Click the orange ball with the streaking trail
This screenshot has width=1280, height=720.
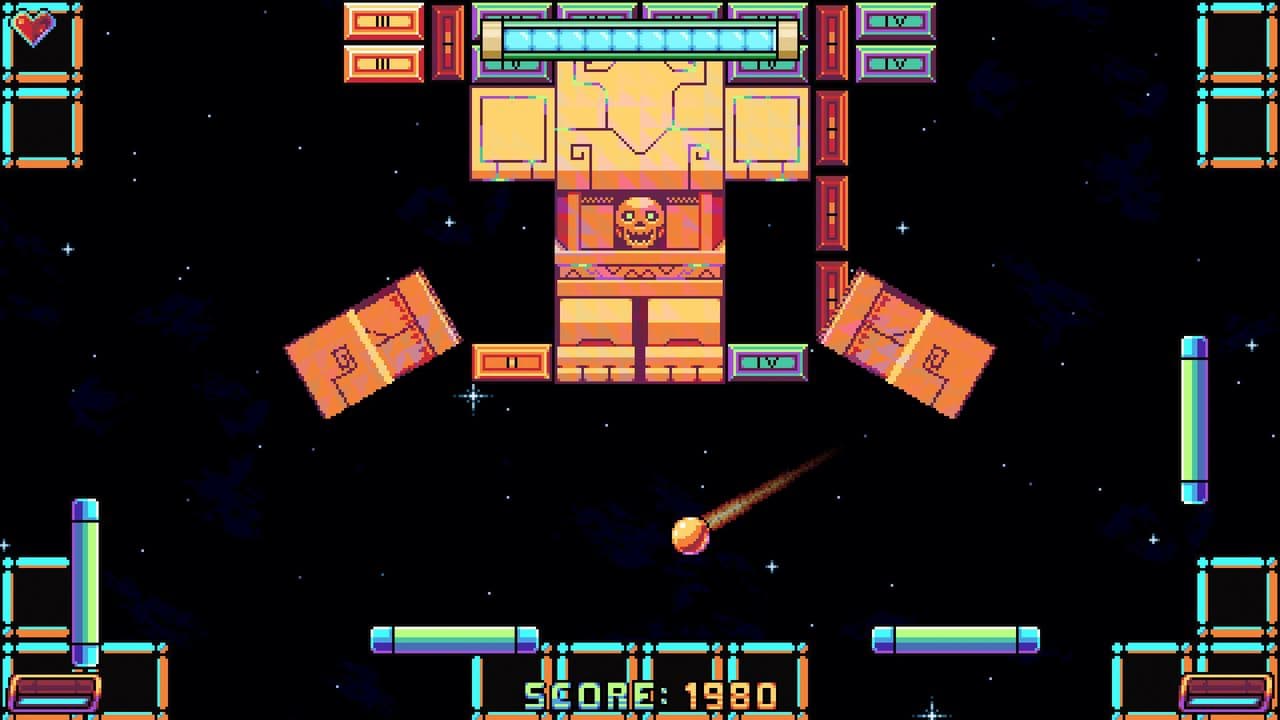(x=690, y=537)
